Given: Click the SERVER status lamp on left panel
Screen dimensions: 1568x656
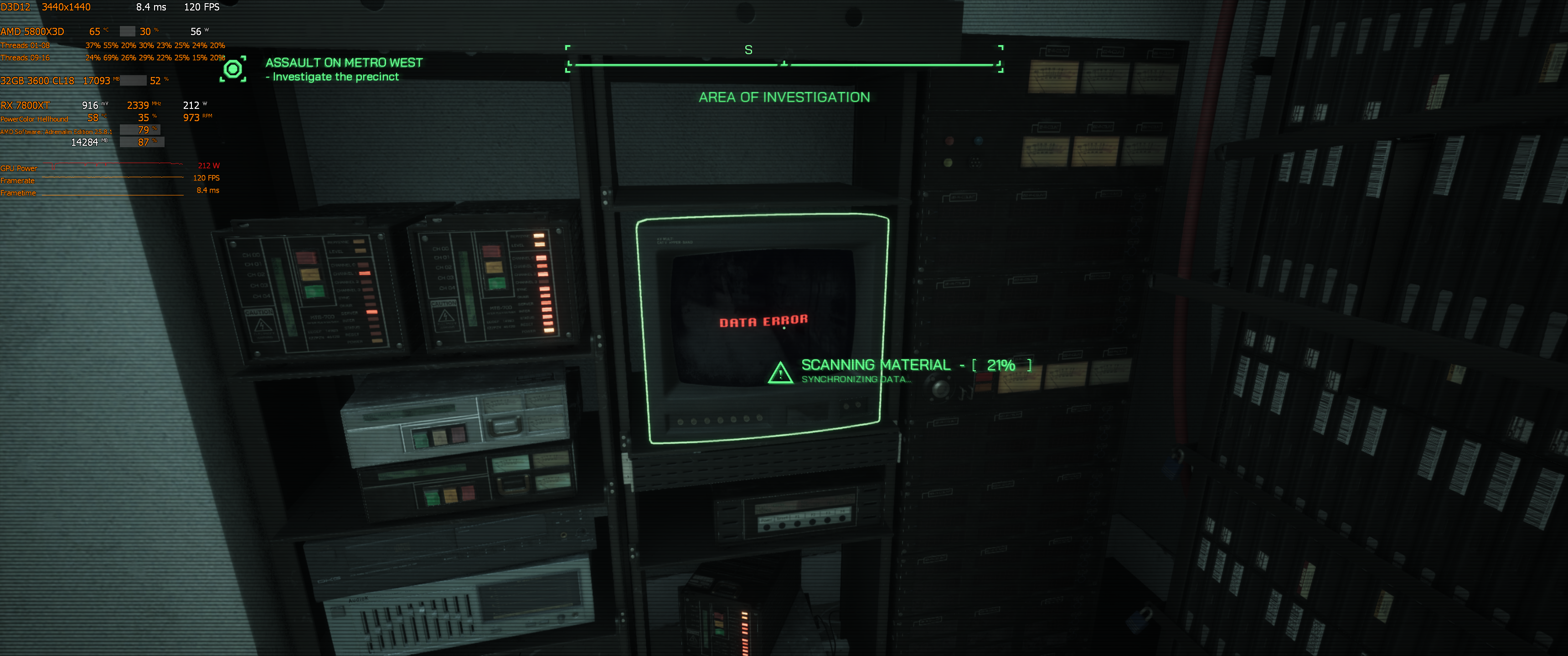Looking at the screenshot, I should (x=372, y=312).
